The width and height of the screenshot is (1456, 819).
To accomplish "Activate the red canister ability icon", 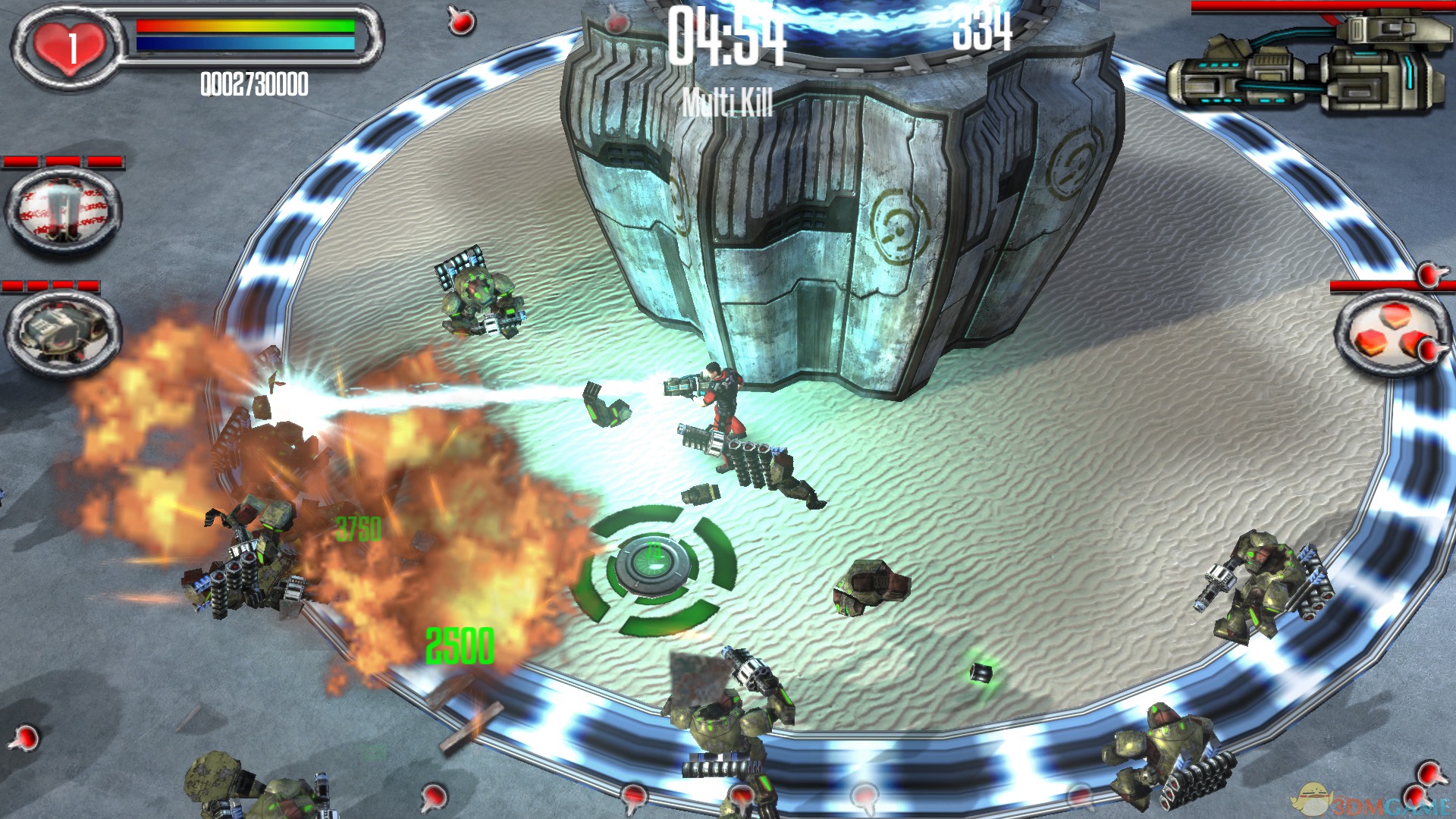I will click(x=63, y=209).
